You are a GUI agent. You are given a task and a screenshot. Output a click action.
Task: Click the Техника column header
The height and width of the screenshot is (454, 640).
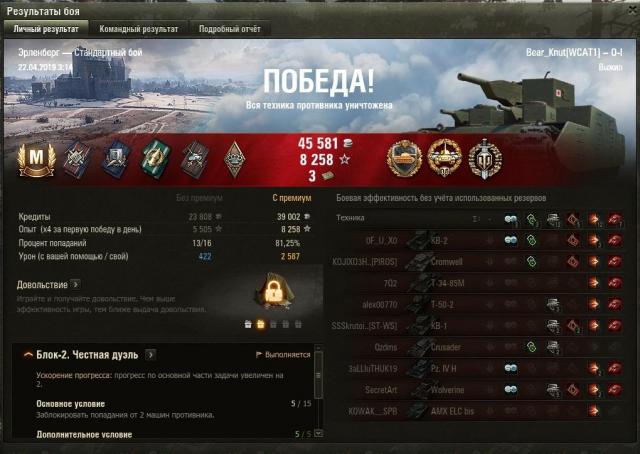click(351, 217)
